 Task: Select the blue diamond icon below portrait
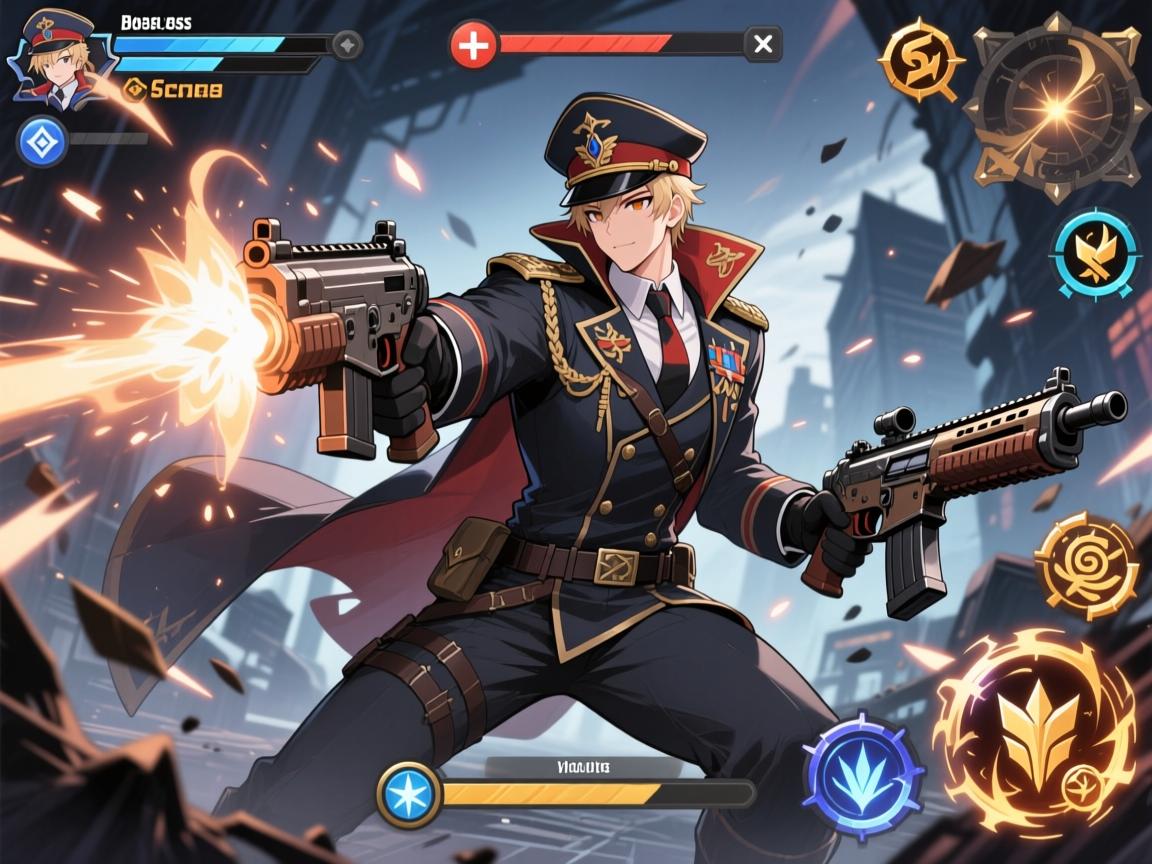[x=42, y=140]
